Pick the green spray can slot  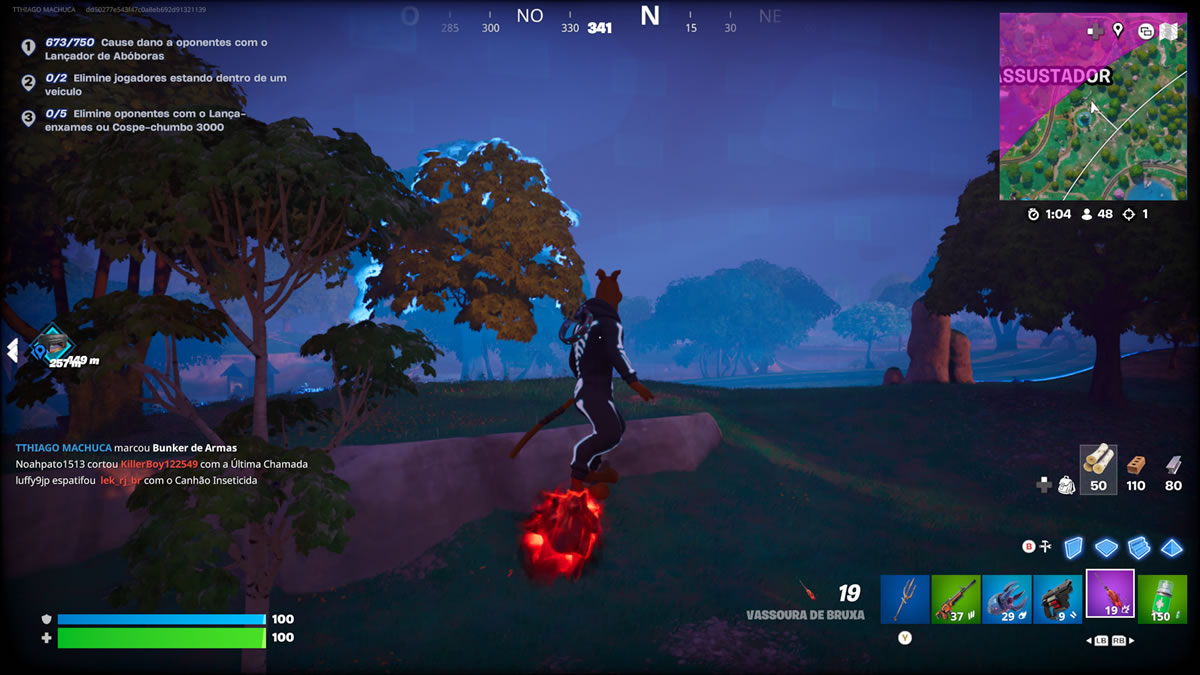tap(1162, 599)
